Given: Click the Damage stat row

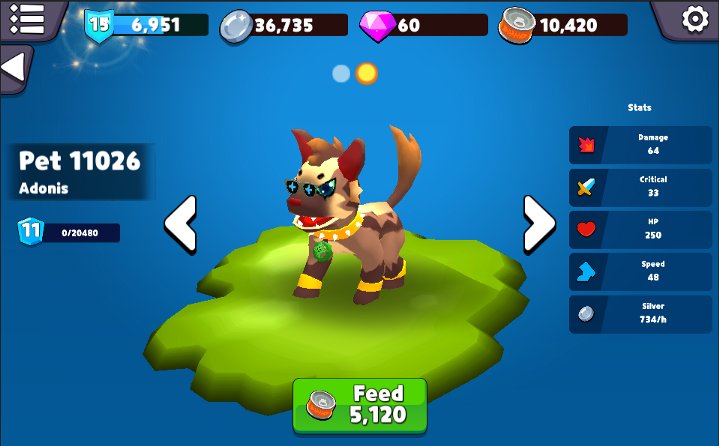Looking at the screenshot, I should (641, 144).
